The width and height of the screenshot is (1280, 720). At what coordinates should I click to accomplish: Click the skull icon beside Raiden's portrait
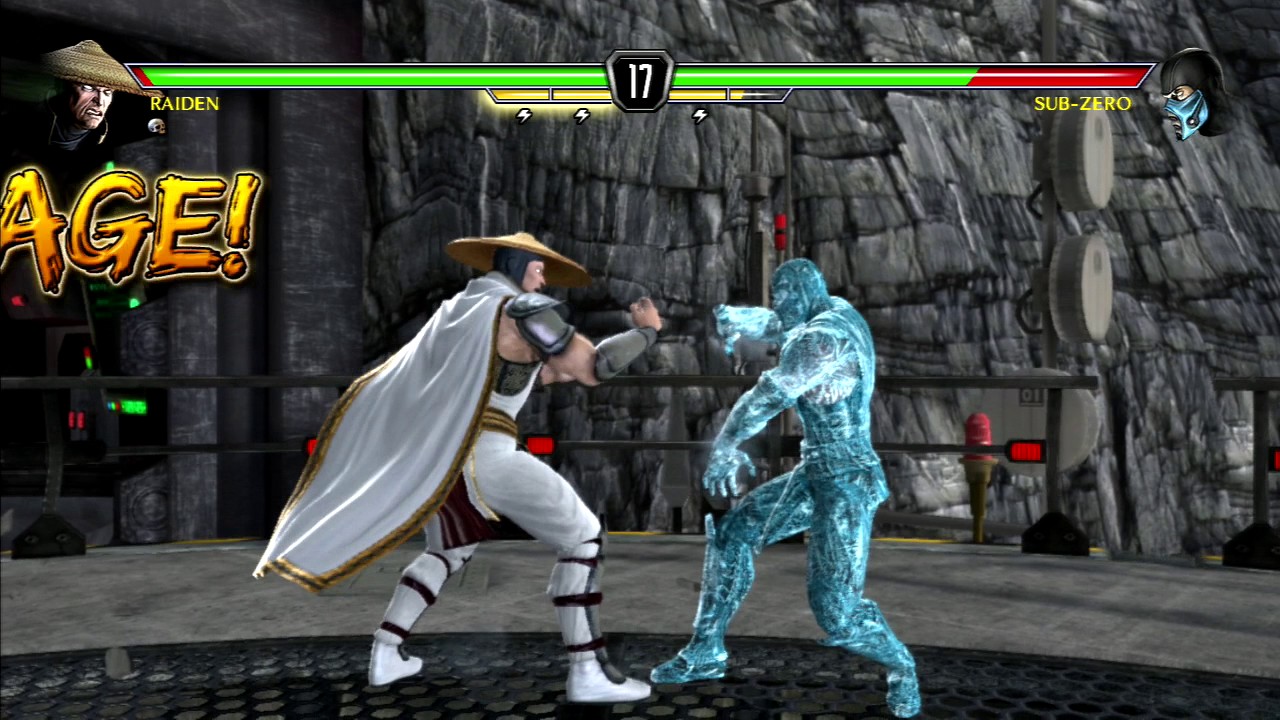click(155, 126)
